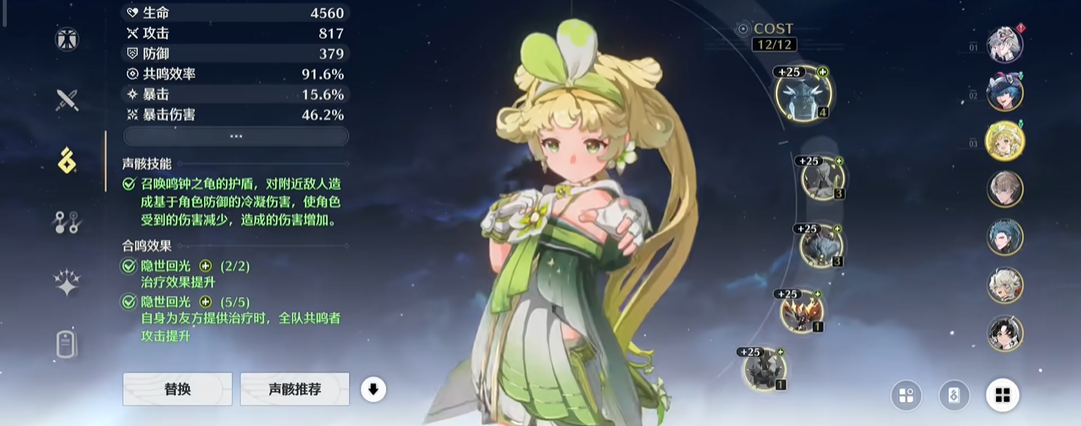Click the dim four-square layout button
Image resolution: width=1081 pixels, height=426 pixels.
coord(906,395)
